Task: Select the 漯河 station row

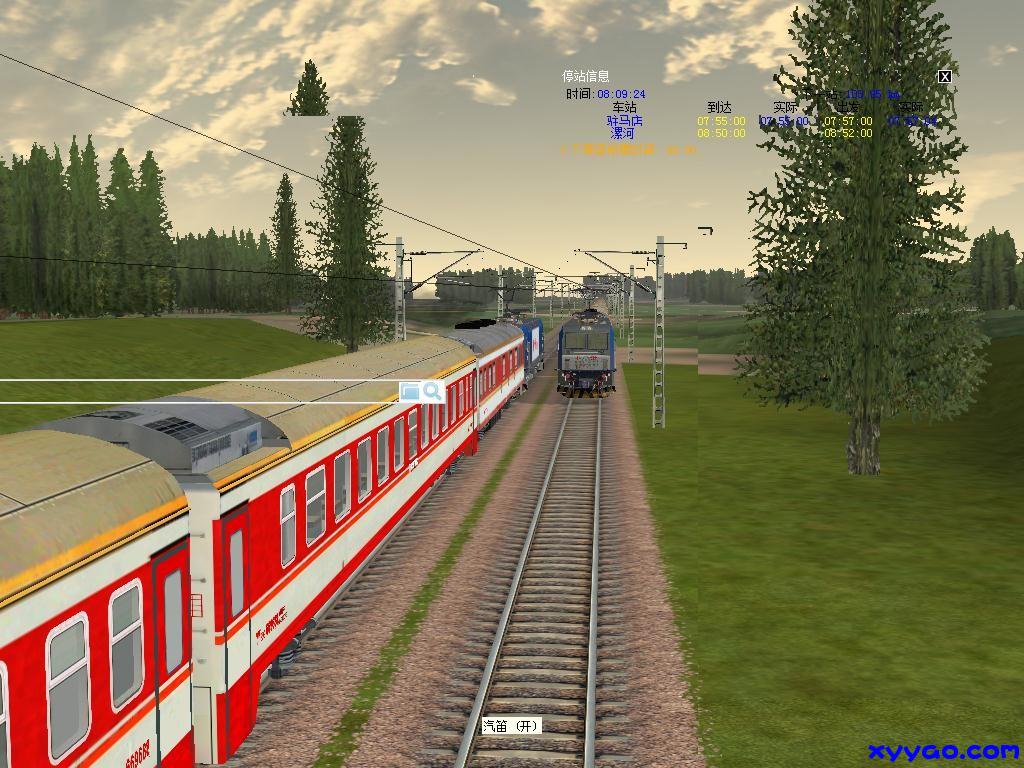Action: pyautogui.click(x=623, y=133)
